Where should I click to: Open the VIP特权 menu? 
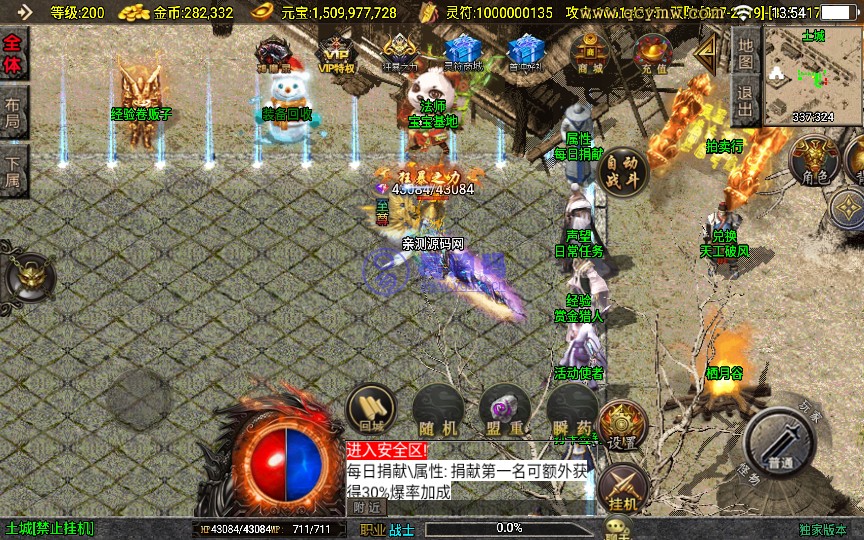tap(336, 54)
